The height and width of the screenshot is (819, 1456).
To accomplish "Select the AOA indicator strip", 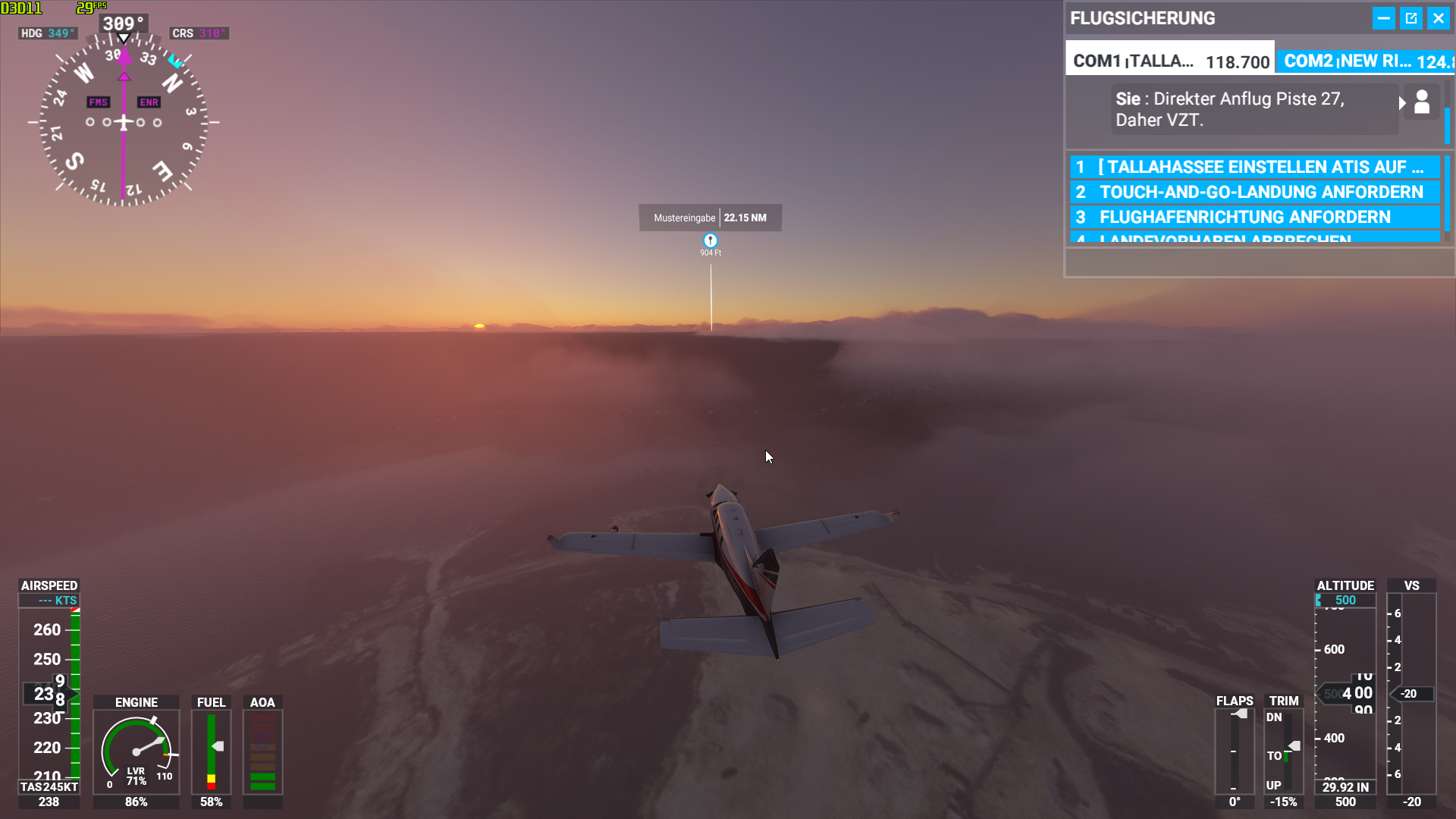I will (262, 751).
